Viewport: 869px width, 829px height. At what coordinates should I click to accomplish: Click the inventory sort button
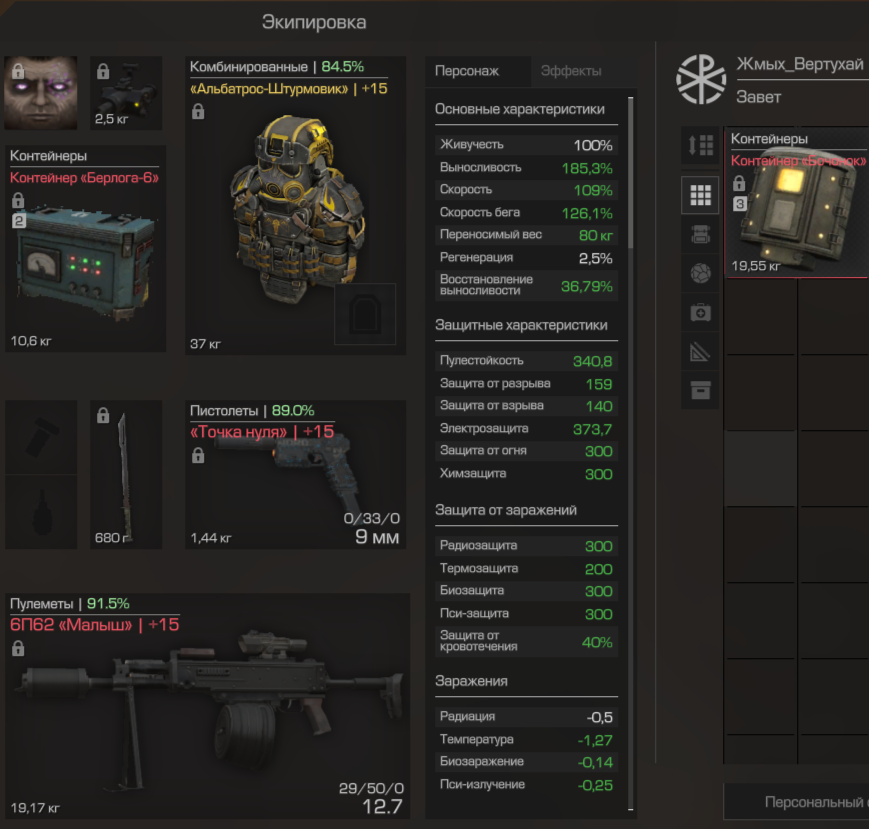click(x=700, y=145)
